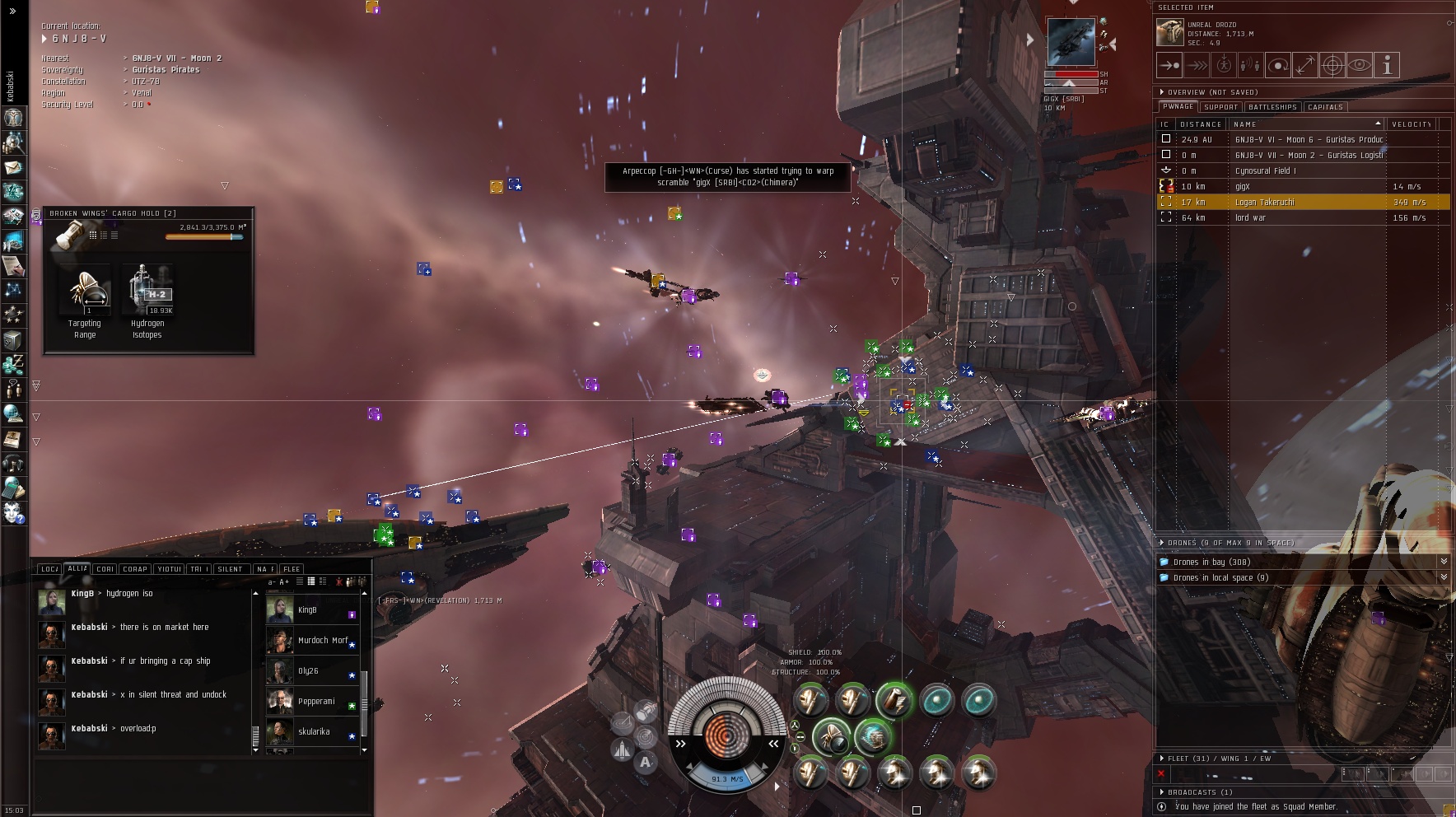Click the orbit button for selected item
This screenshot has height=817, width=1456.
[1277, 65]
